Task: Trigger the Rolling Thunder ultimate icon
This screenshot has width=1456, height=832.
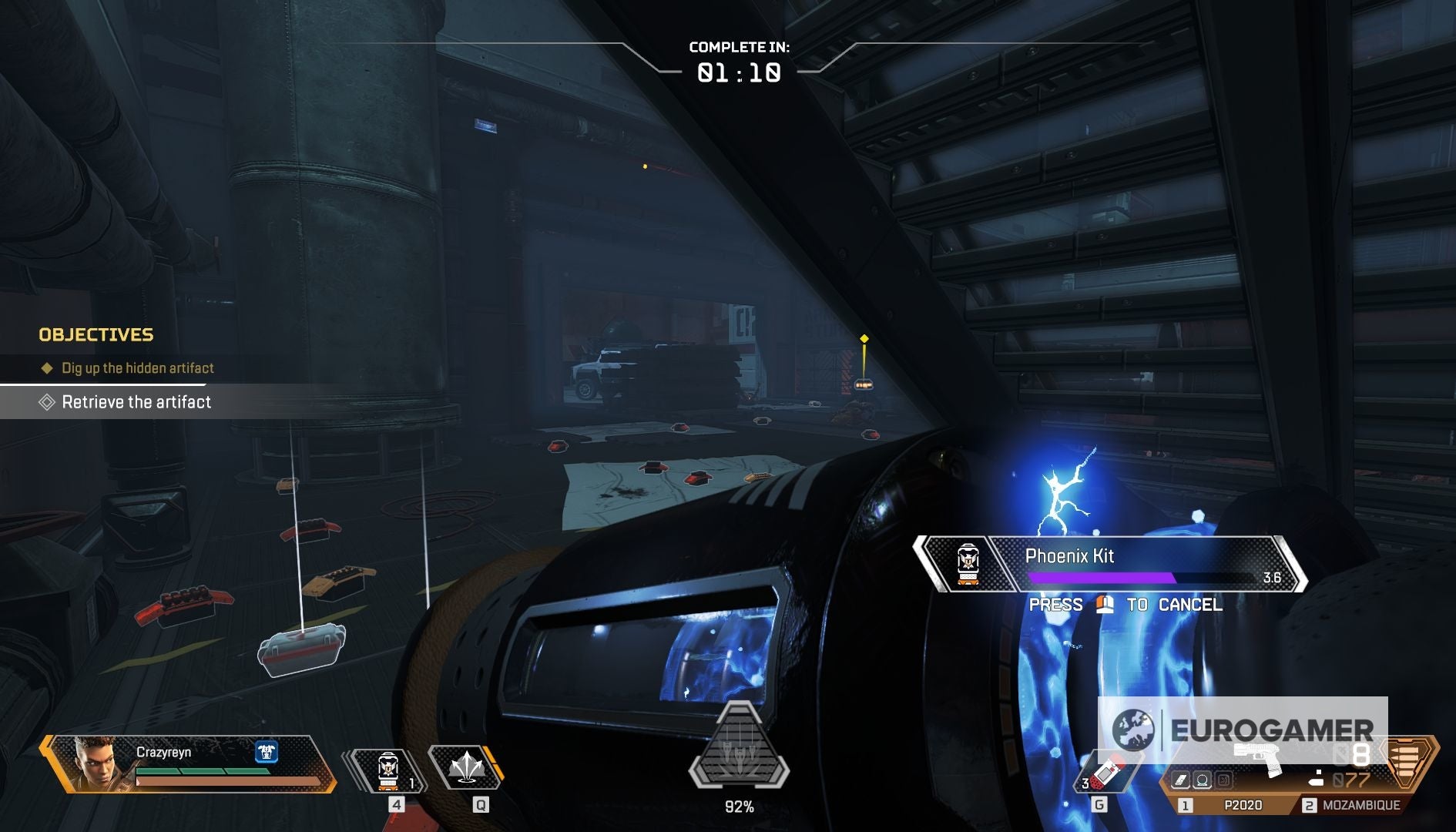Action: [739, 747]
